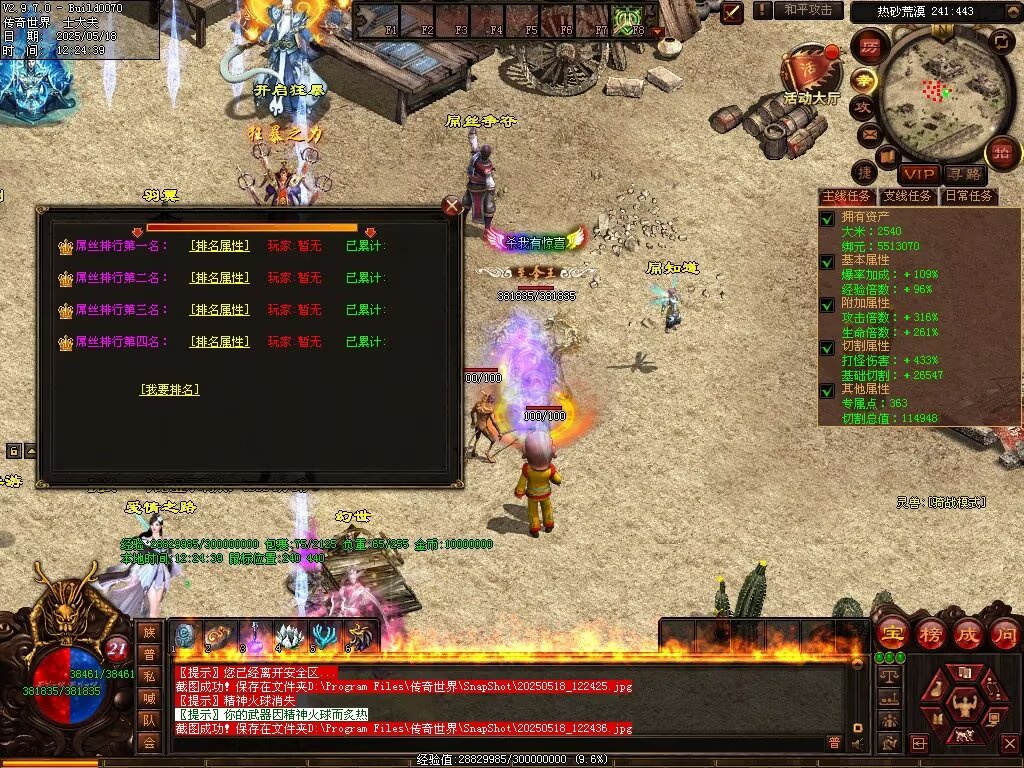Open the 宝 treasure round button
The width and height of the screenshot is (1024, 768).
coord(891,633)
